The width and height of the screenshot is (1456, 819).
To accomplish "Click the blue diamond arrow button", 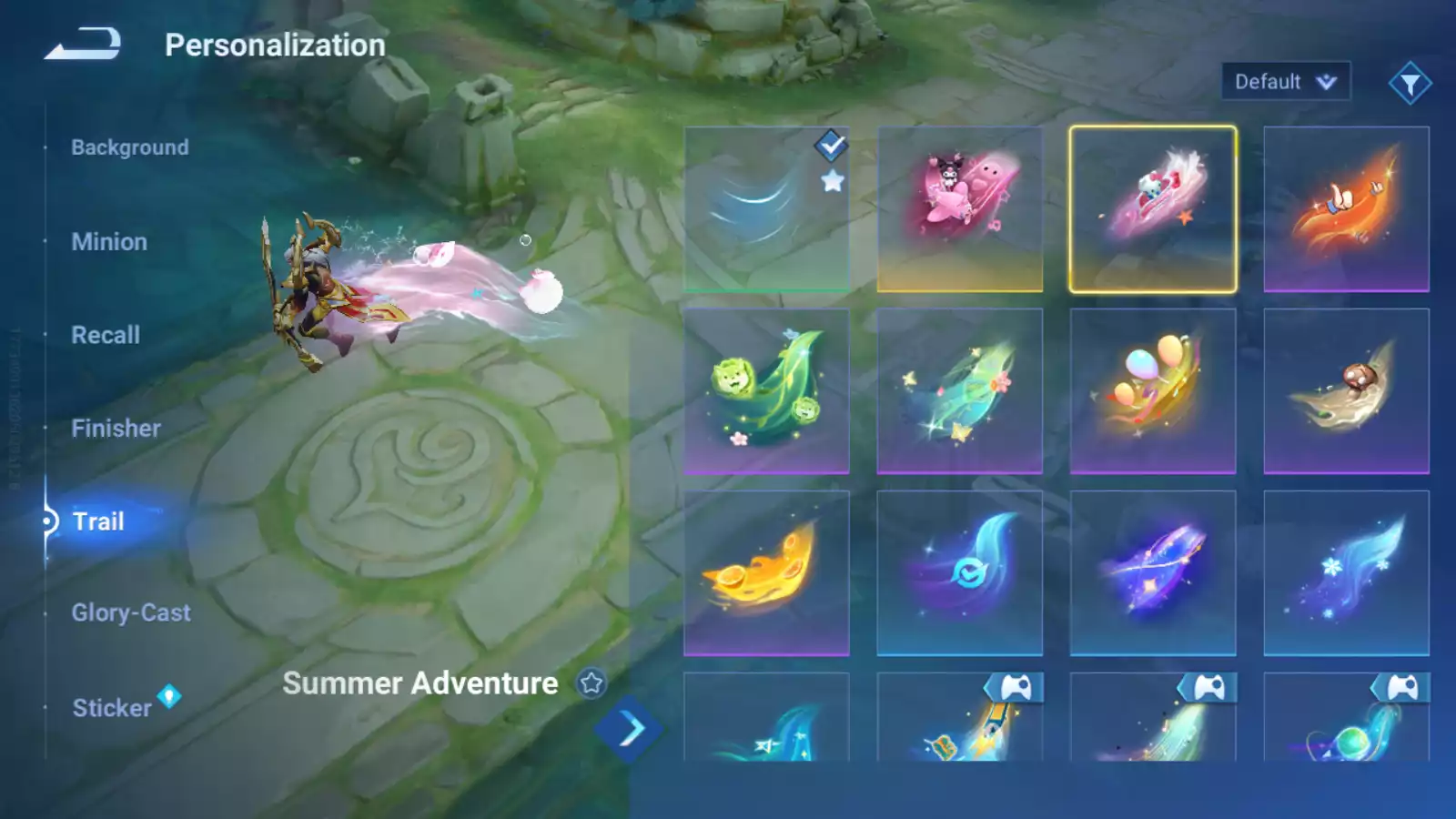I will pyautogui.click(x=628, y=729).
